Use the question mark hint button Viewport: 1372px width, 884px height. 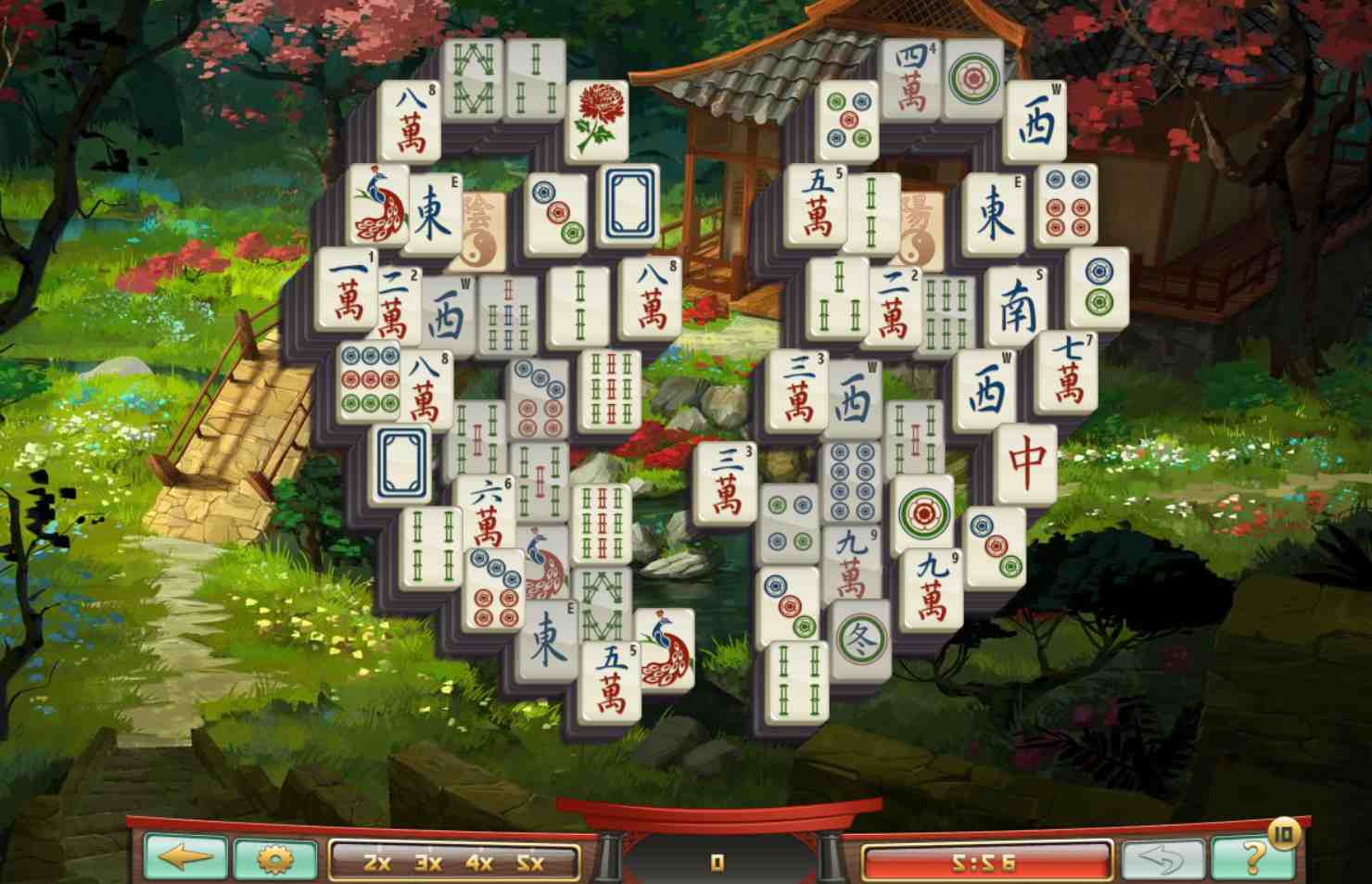click(1253, 856)
